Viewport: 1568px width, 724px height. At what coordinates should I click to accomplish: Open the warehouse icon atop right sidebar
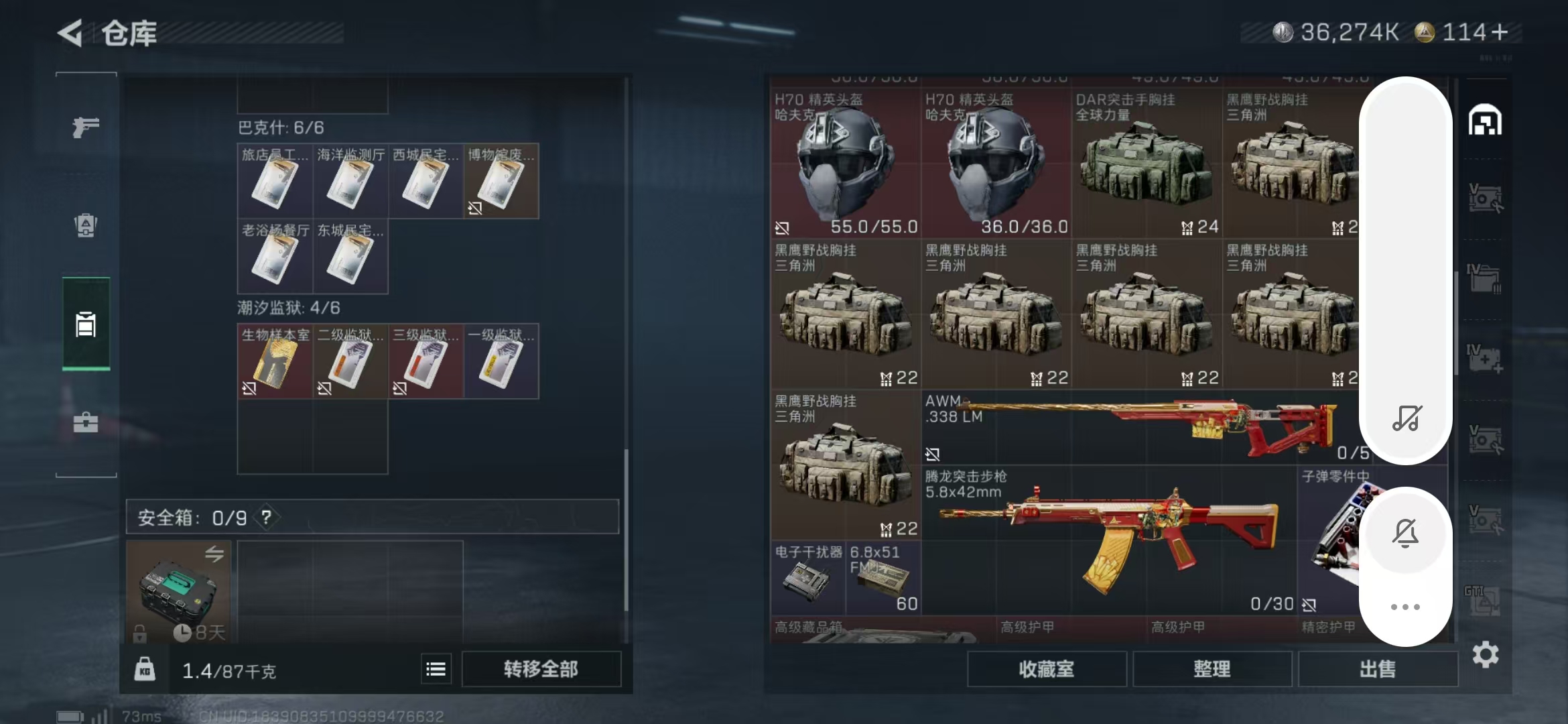(x=1486, y=121)
